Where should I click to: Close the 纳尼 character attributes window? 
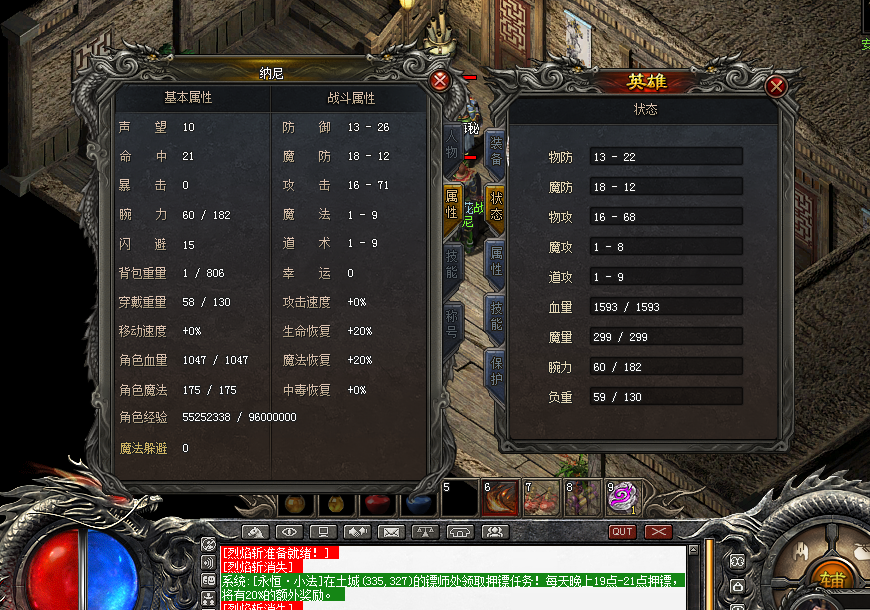439,80
